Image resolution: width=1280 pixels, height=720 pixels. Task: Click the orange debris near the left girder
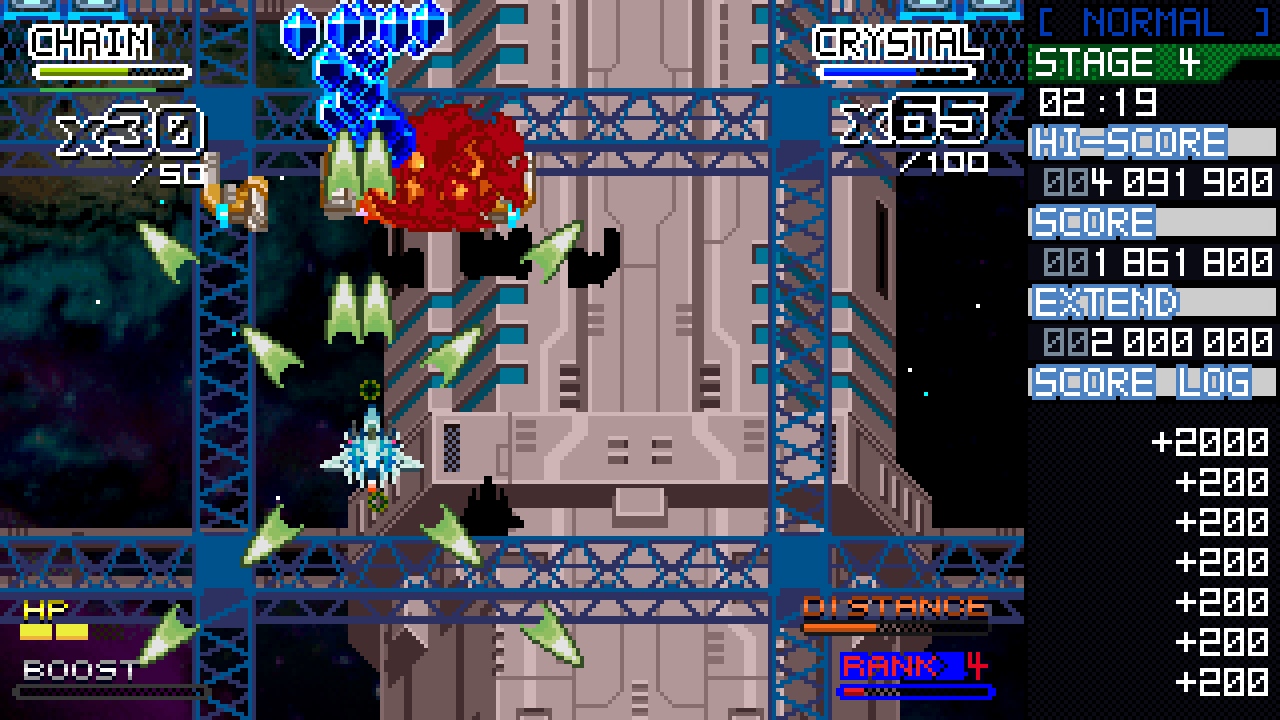(x=235, y=200)
